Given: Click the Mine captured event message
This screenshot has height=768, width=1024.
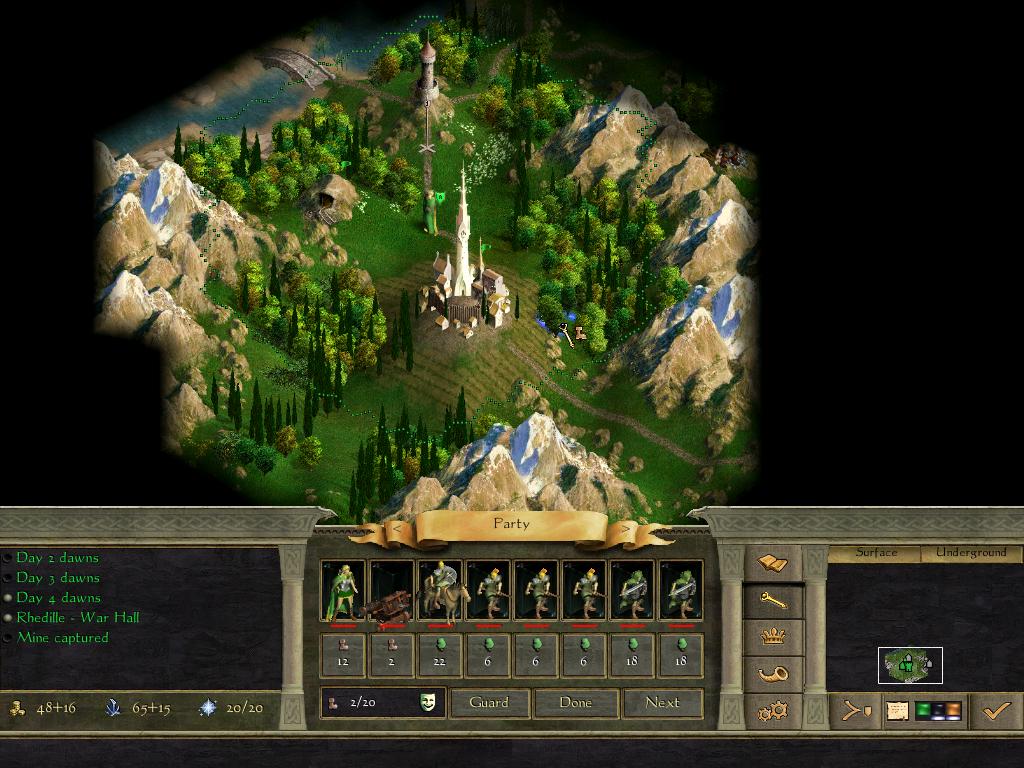Looking at the screenshot, I should [x=62, y=638].
